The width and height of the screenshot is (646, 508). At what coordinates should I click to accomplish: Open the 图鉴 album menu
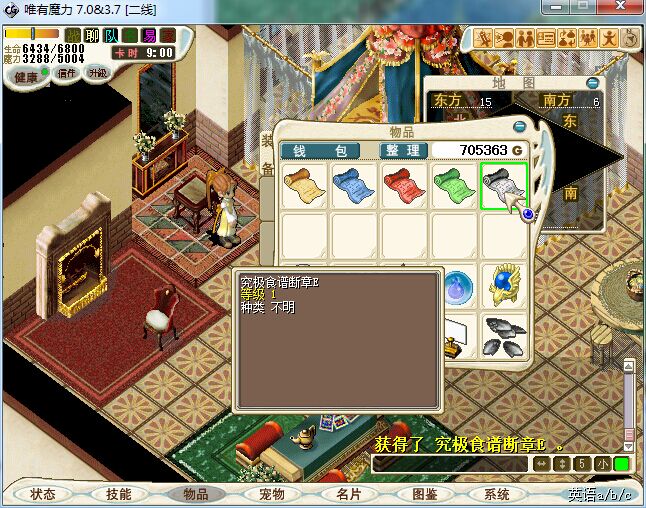[x=423, y=494]
